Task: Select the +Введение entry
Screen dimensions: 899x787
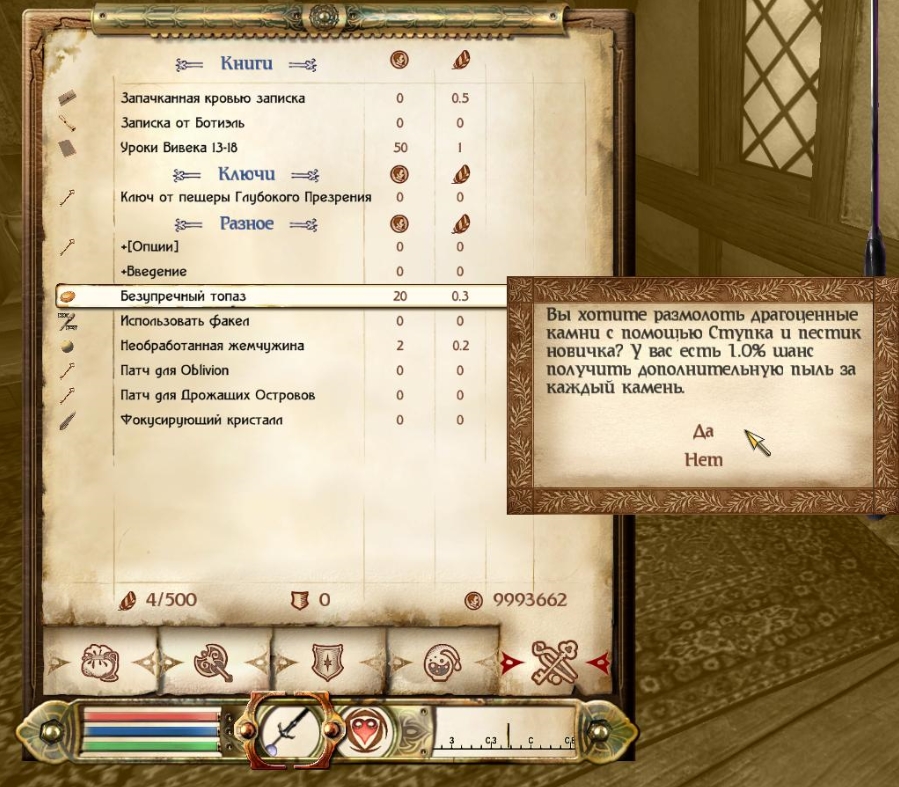Action: point(153,272)
